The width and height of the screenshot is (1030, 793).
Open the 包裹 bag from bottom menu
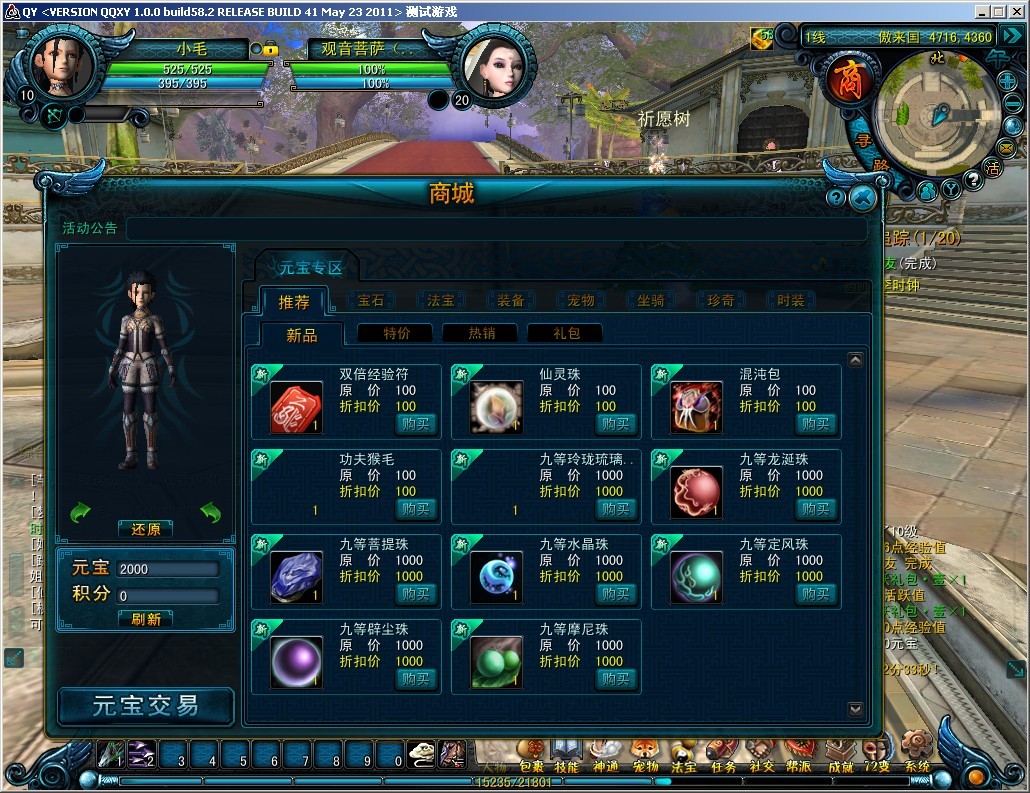click(x=531, y=754)
